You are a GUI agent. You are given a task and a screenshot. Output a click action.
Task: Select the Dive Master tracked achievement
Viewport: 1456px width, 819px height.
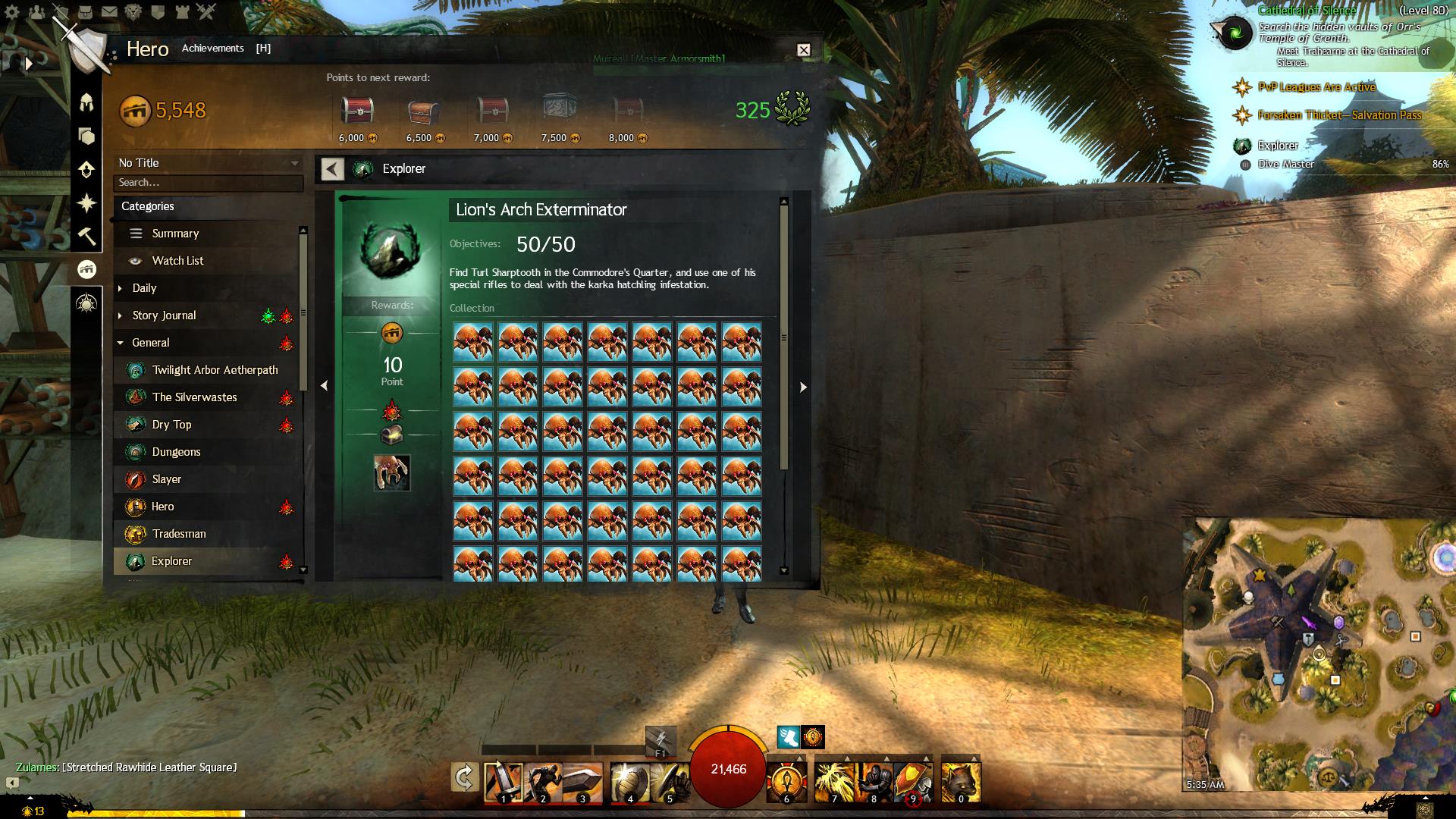click(x=1286, y=164)
